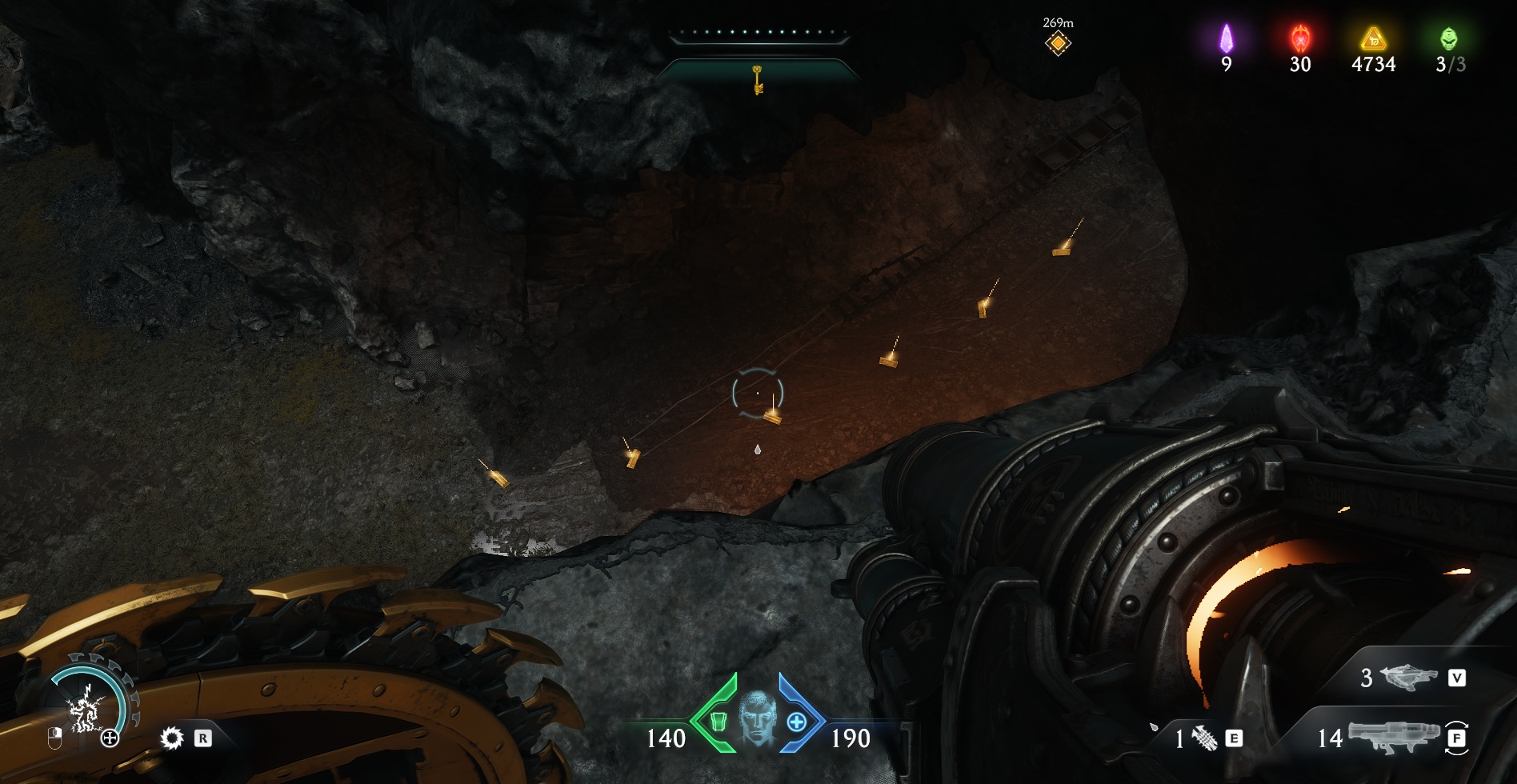Trigger the sawblade ability icon
Screen dimensions: 1517x784
172,738
